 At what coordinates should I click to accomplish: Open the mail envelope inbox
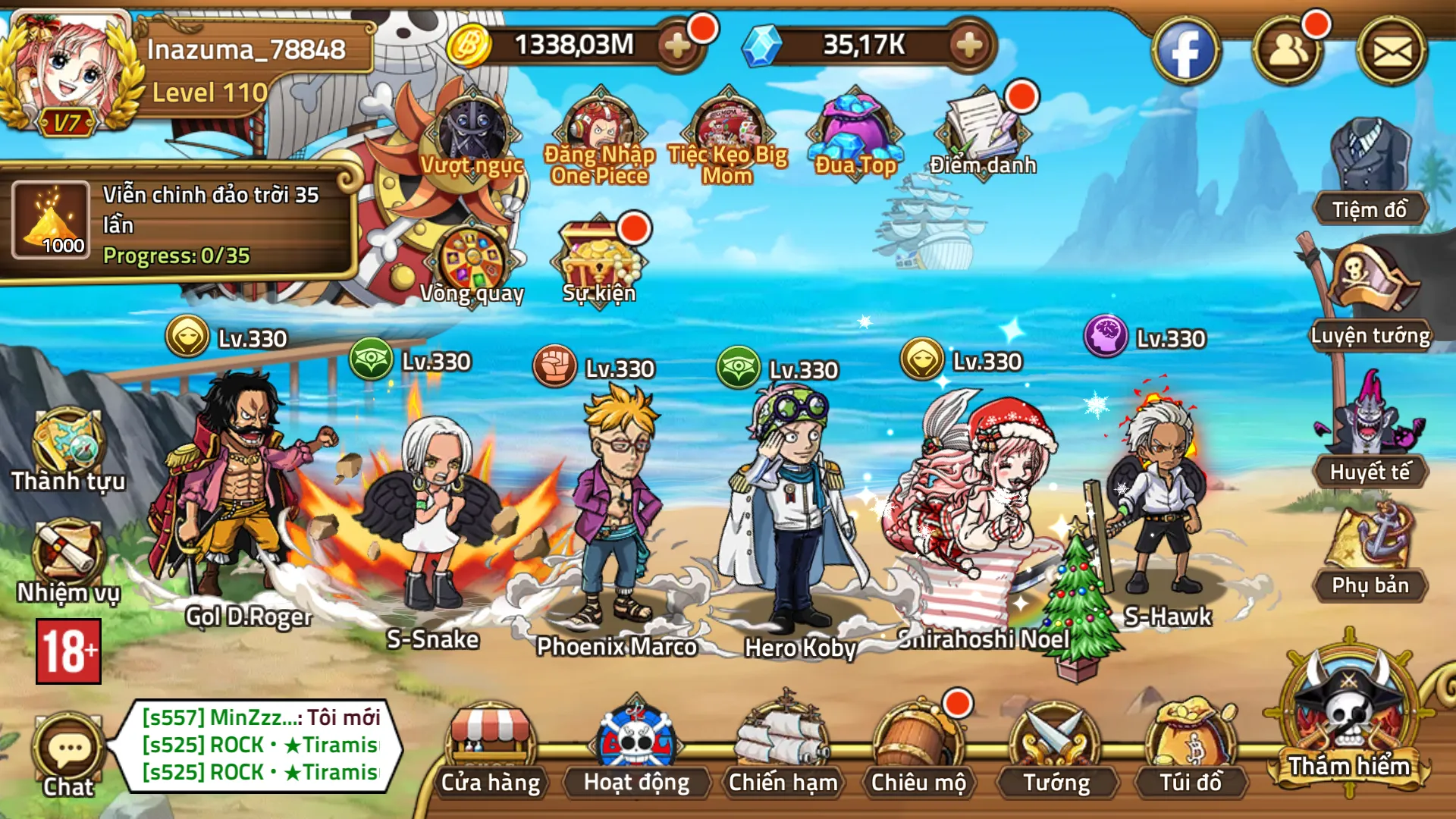tap(1392, 52)
